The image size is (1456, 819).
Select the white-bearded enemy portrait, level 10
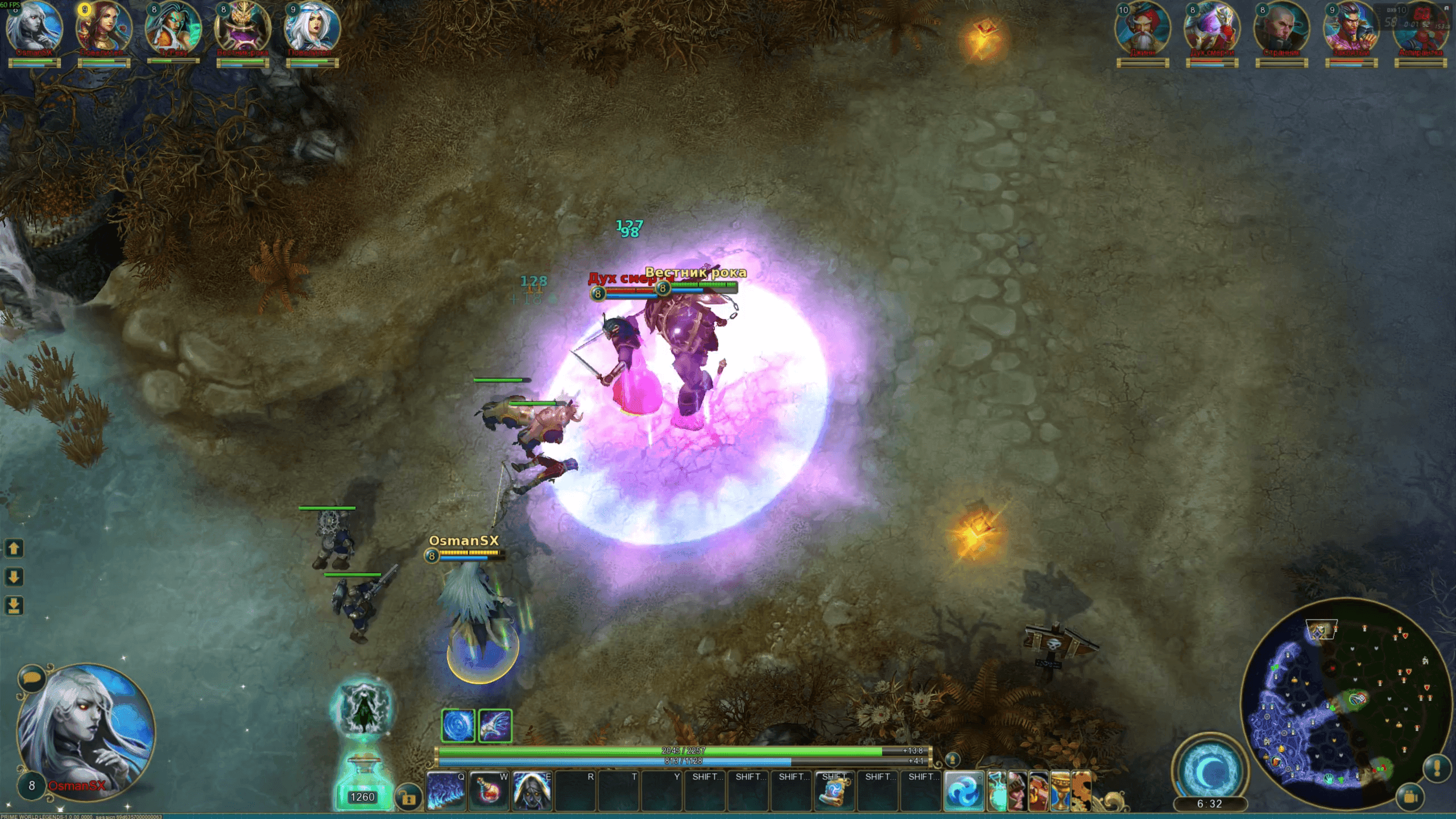coord(1142,28)
